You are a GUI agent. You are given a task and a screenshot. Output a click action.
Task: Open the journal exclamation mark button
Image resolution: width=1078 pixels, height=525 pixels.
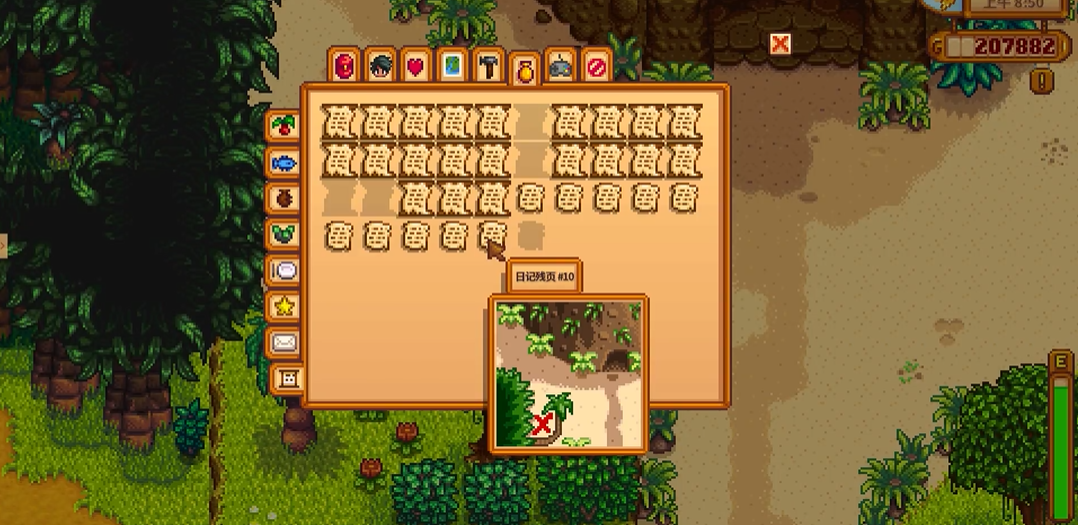pos(1042,79)
